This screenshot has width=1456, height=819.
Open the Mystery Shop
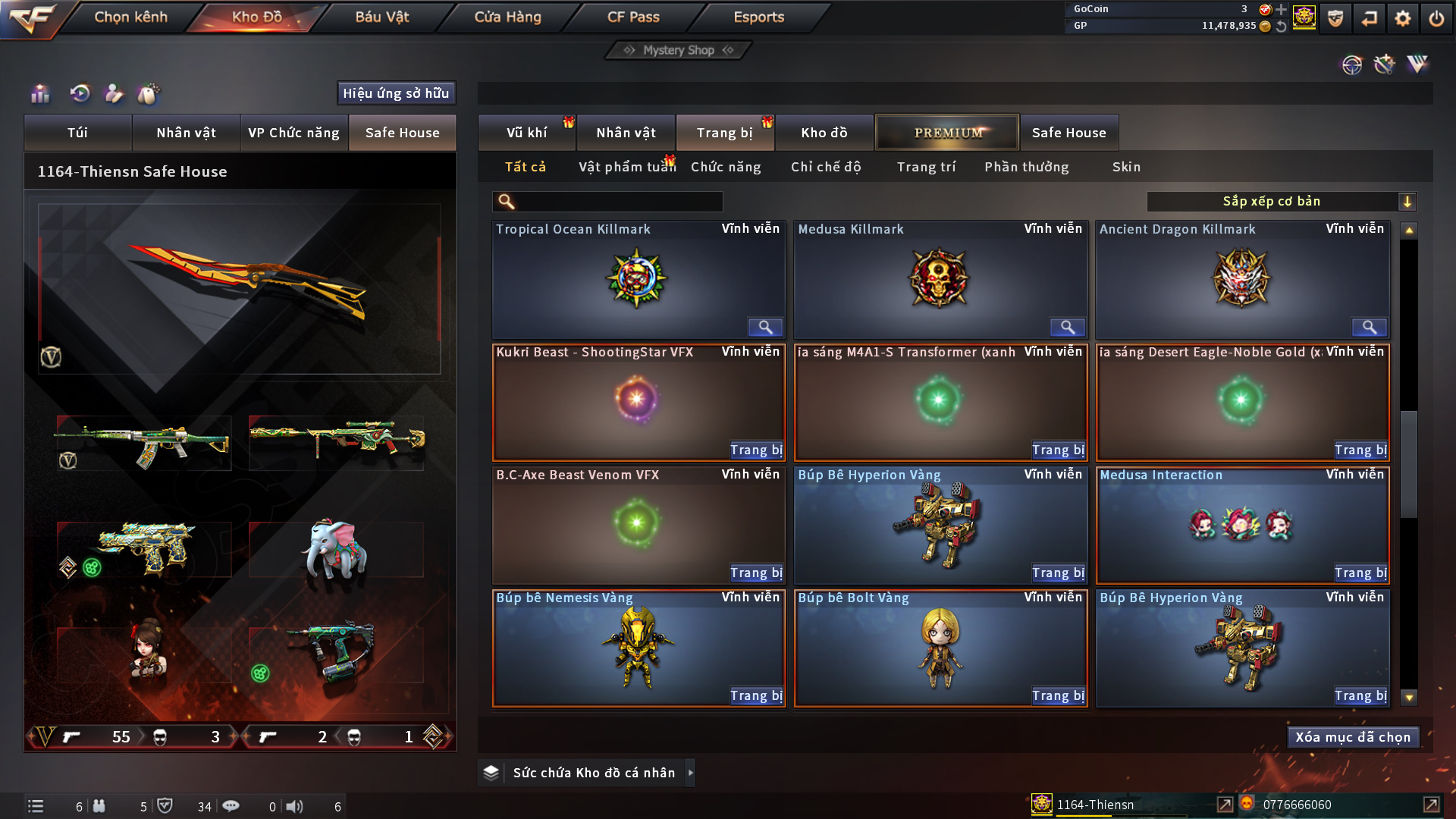[678, 50]
